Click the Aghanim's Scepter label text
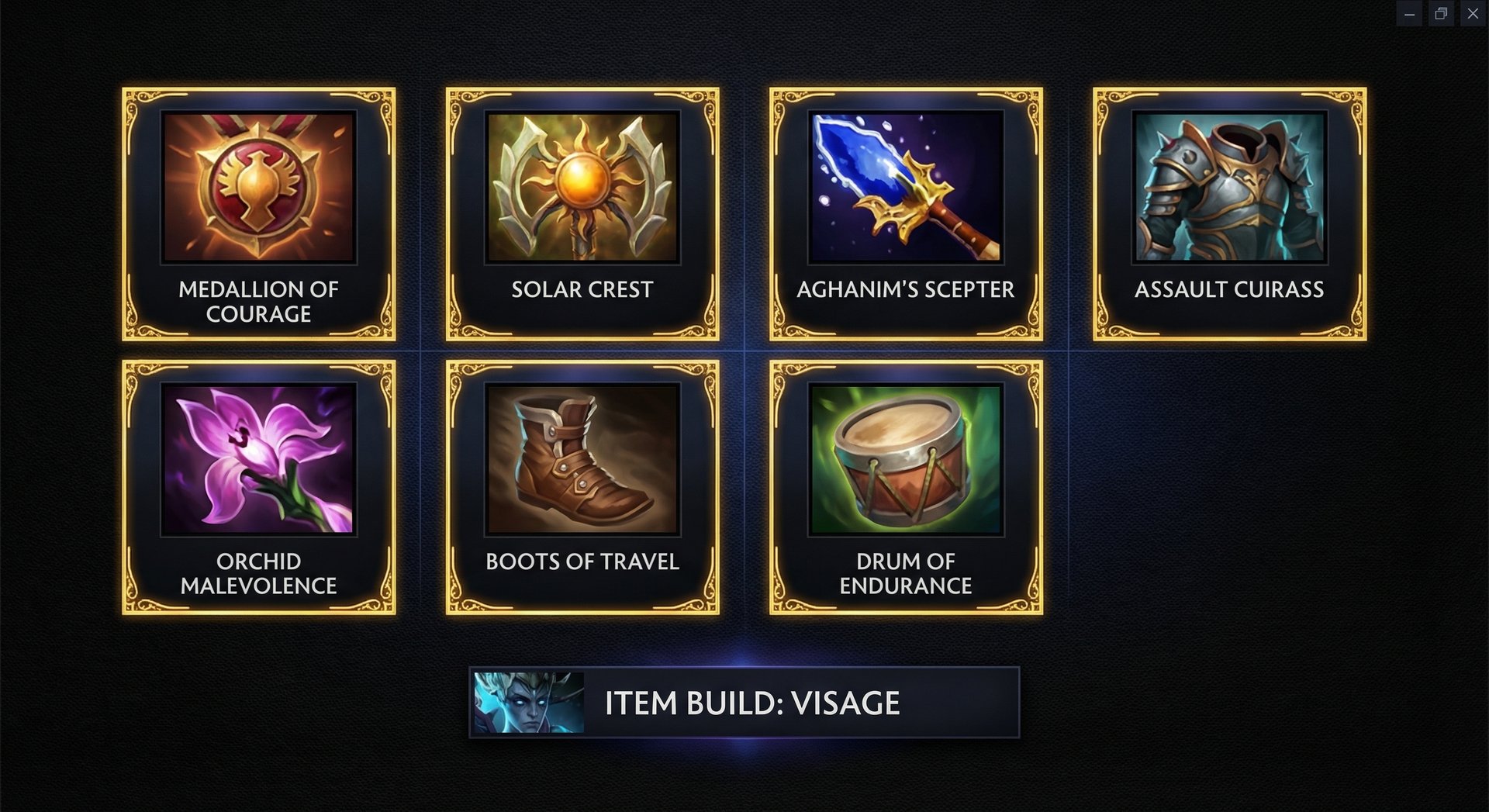Viewport: 1489px width, 812px height. (x=904, y=290)
